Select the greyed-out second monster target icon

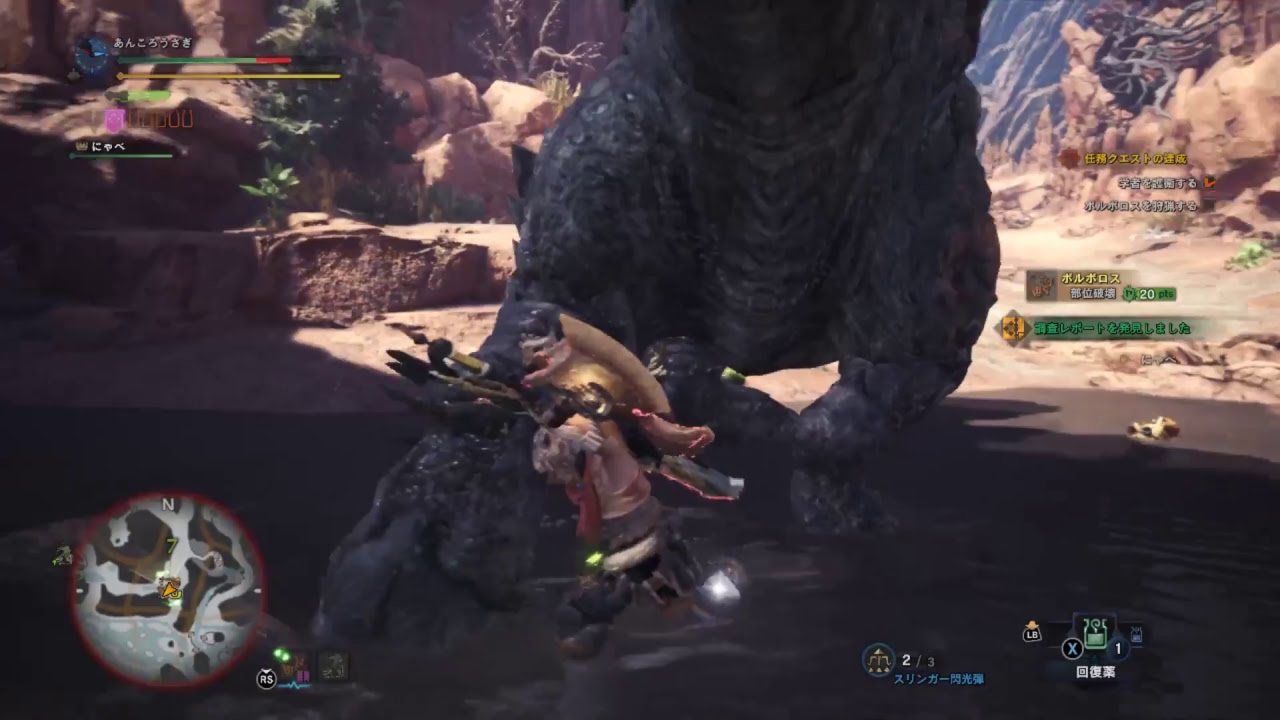coord(333,666)
